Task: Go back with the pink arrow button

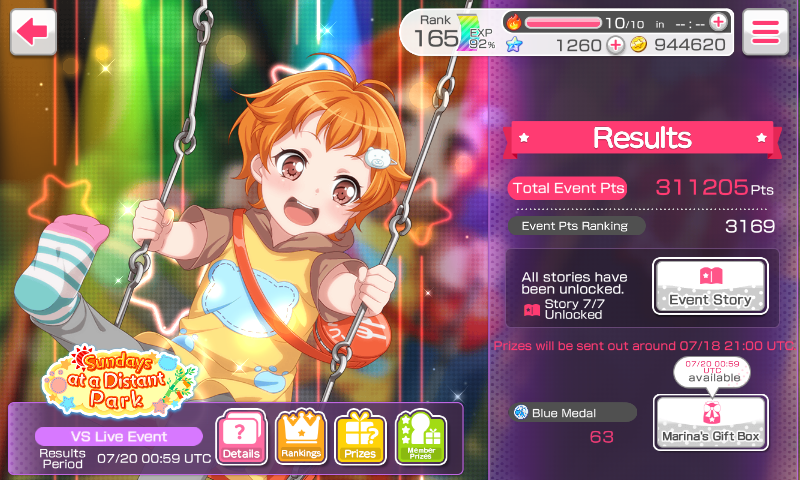Action: (33, 31)
